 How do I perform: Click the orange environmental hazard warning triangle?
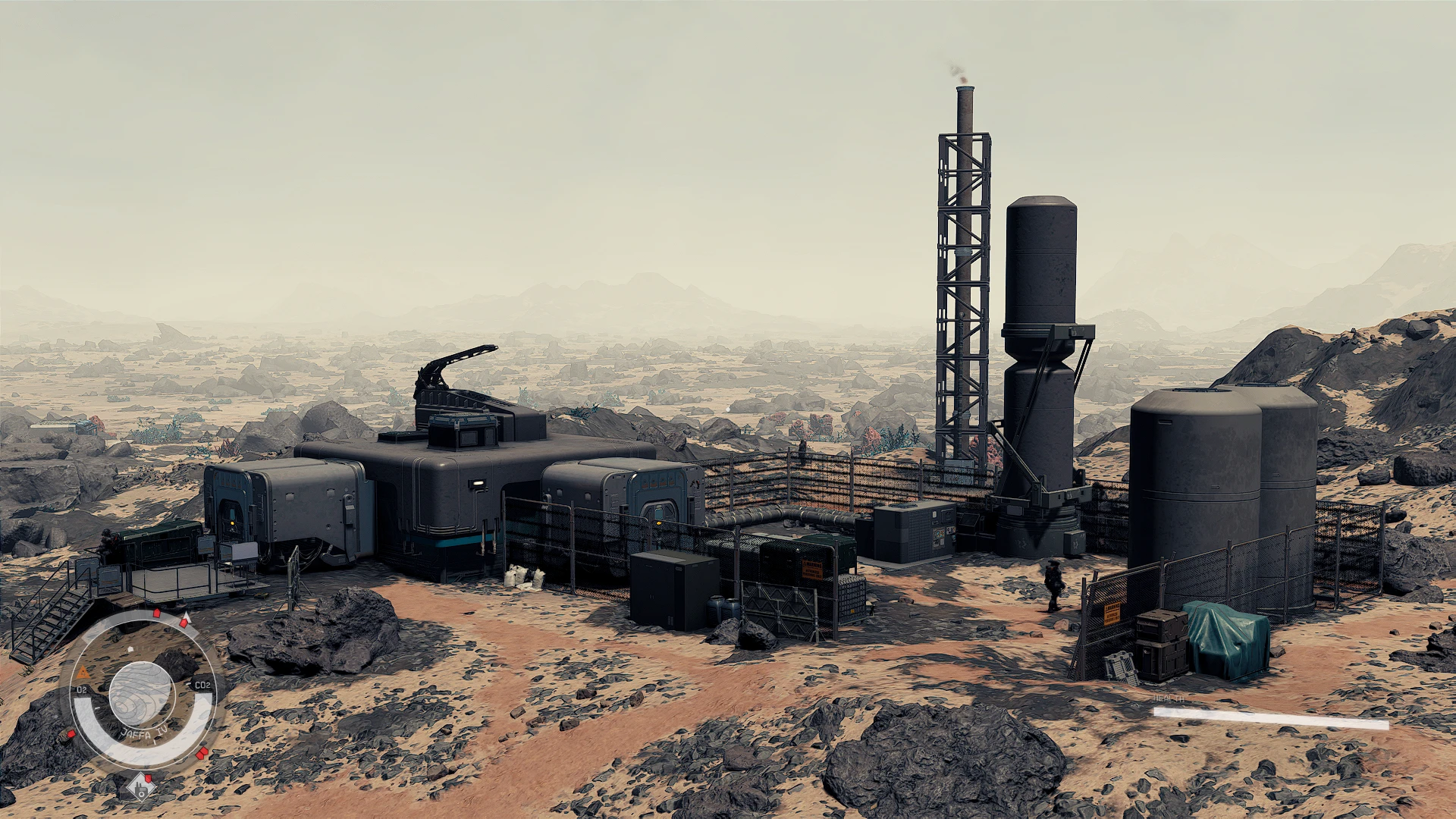pos(83,673)
